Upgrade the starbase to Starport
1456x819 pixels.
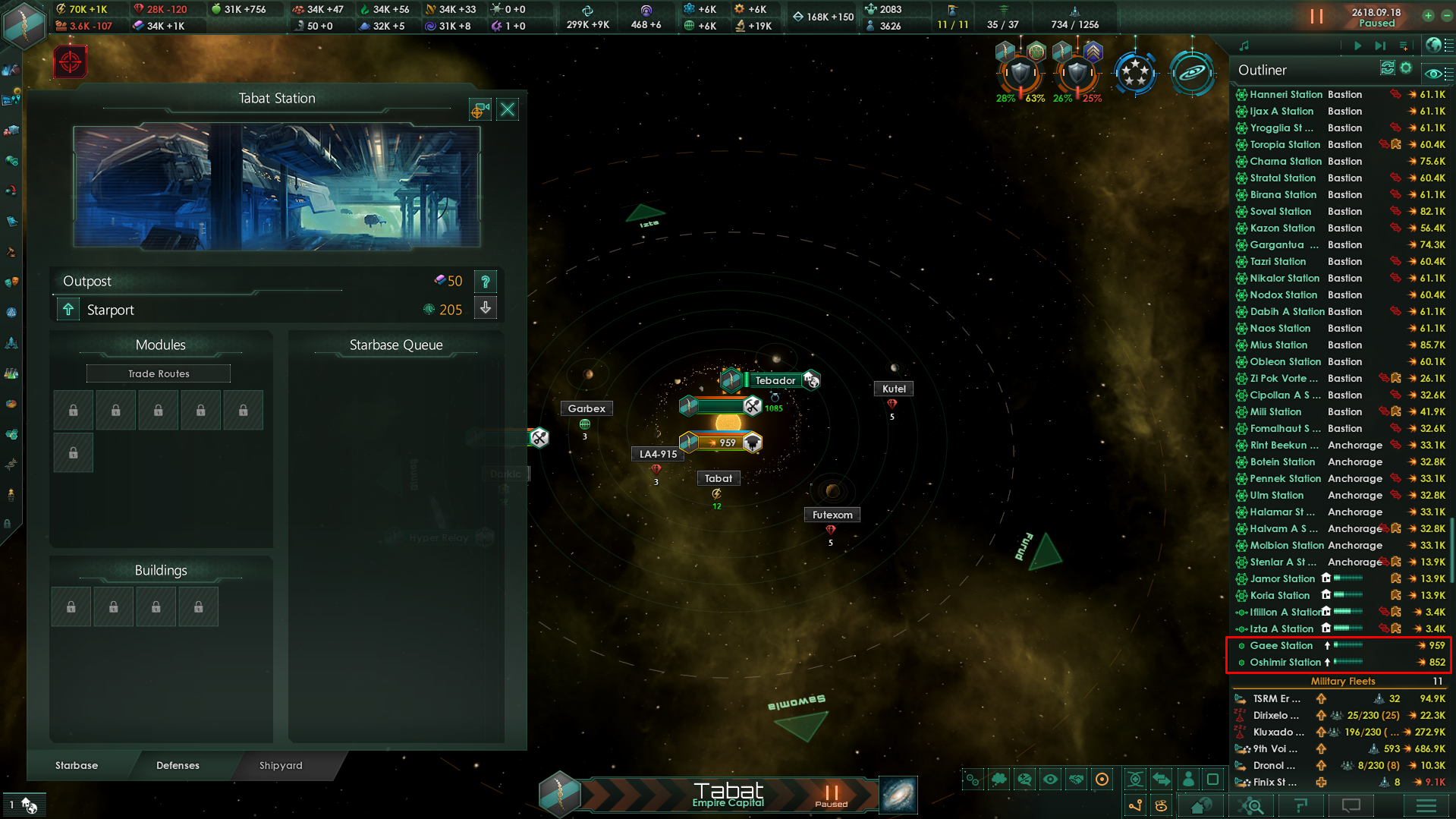coord(68,310)
